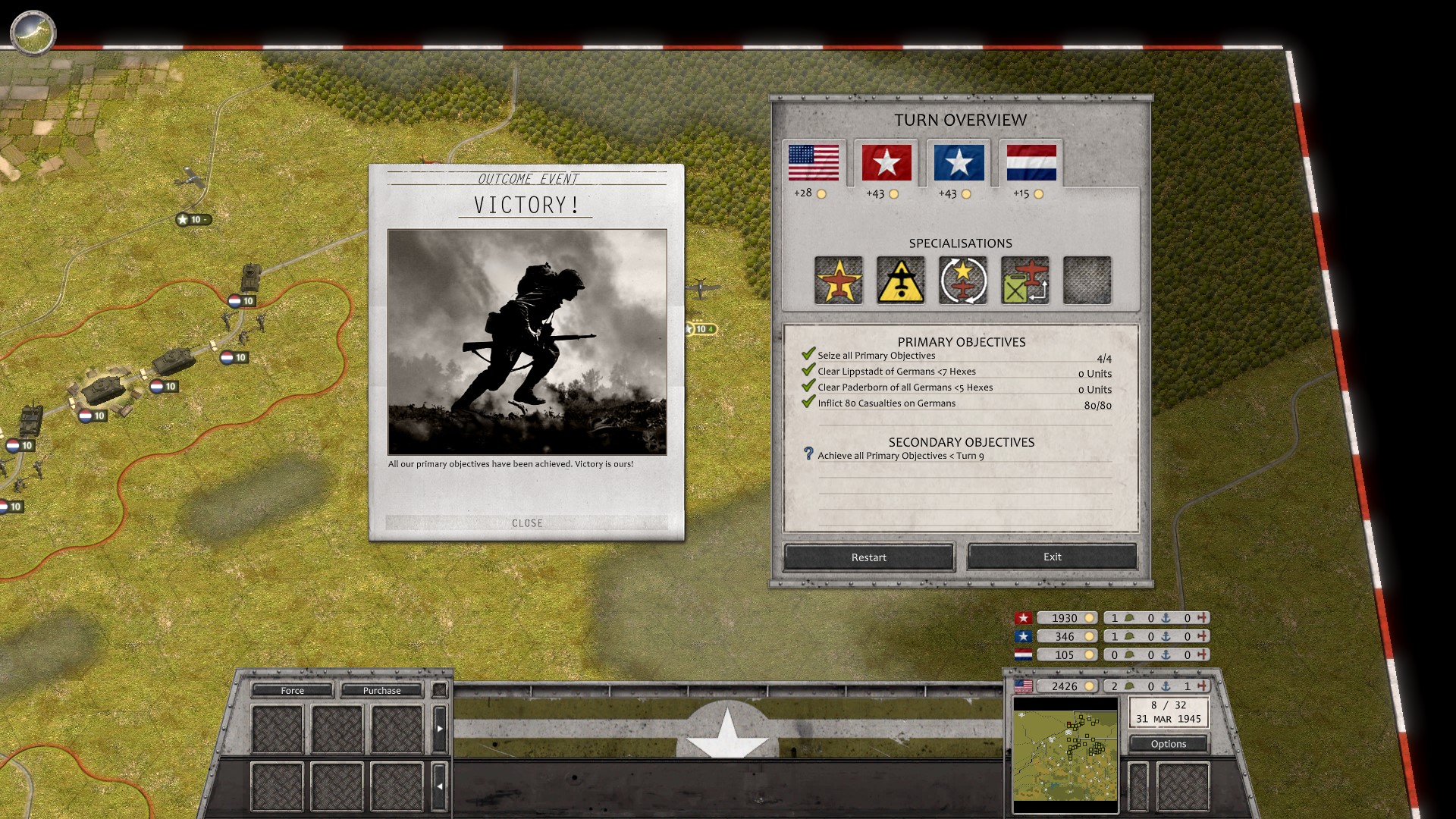Close the Victory outcome event
This screenshot has width=1456, height=819.
pos(526,522)
